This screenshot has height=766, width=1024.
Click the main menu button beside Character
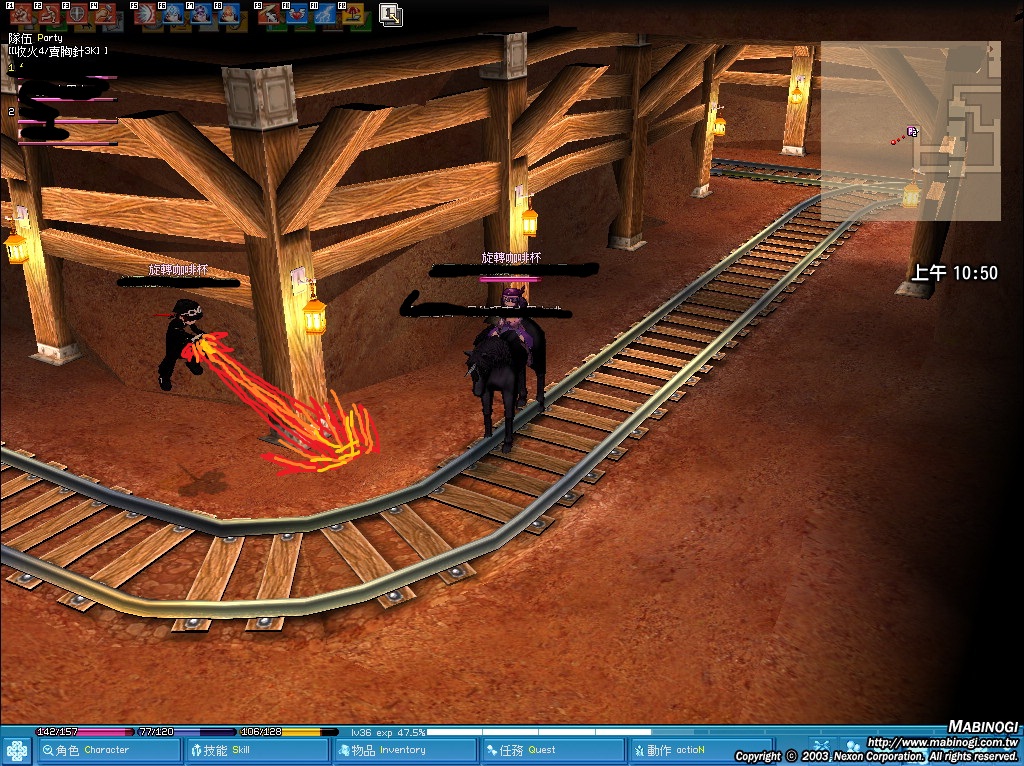point(17,751)
